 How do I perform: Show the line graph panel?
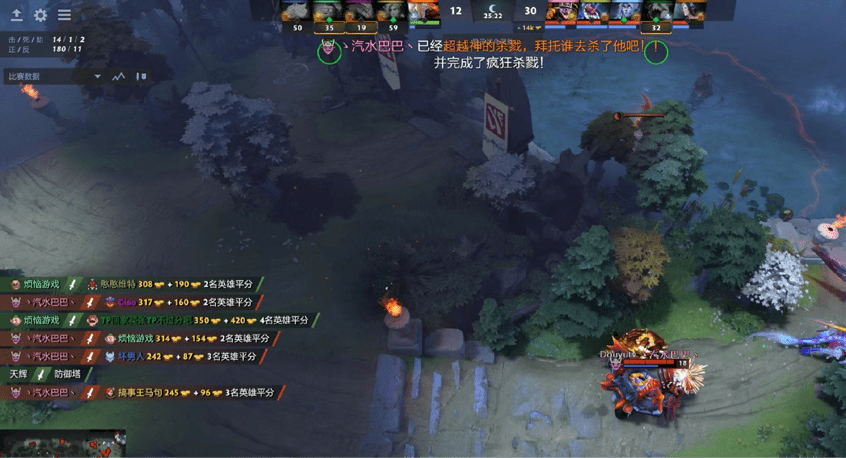pos(119,76)
